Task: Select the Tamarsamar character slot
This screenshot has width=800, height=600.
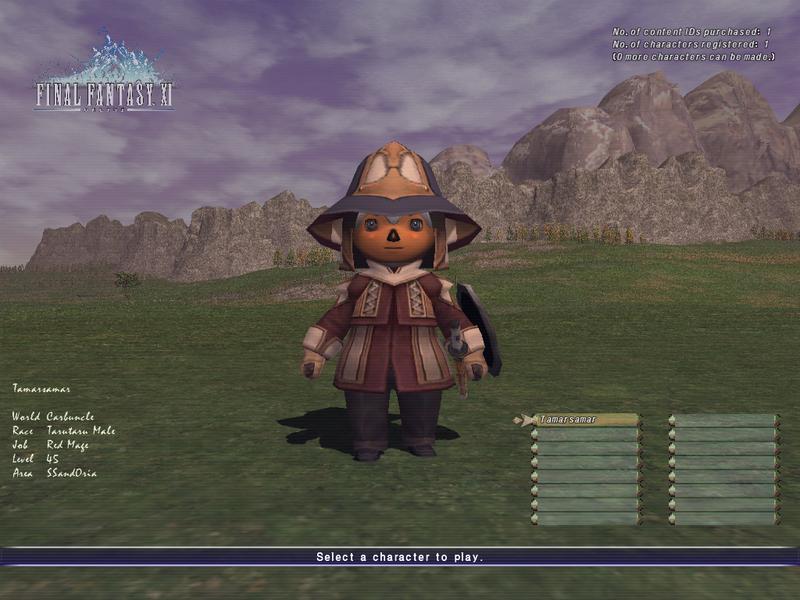Action: pos(587,420)
